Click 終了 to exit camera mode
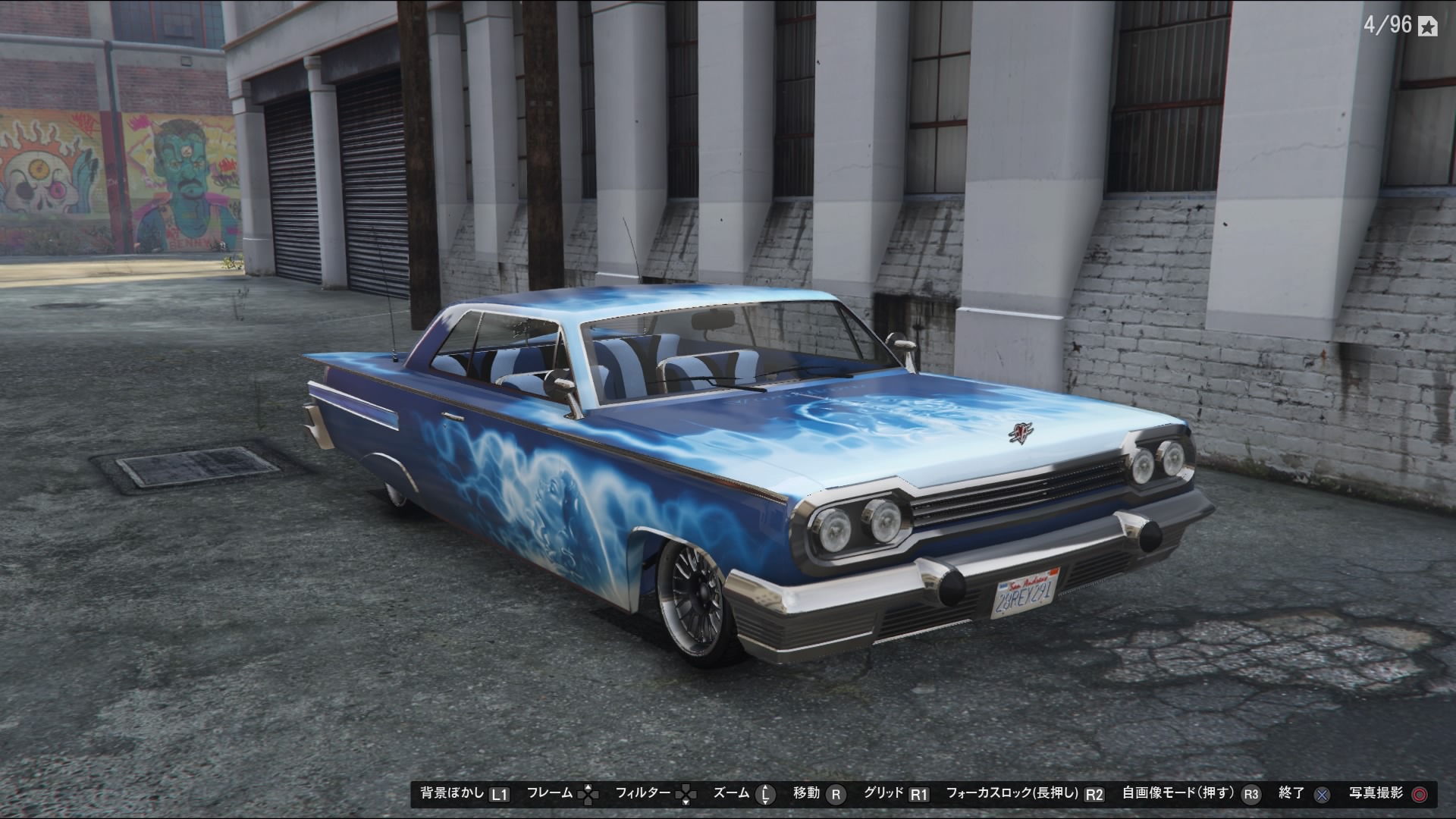Screen dimensions: 1456x819 point(1289,795)
